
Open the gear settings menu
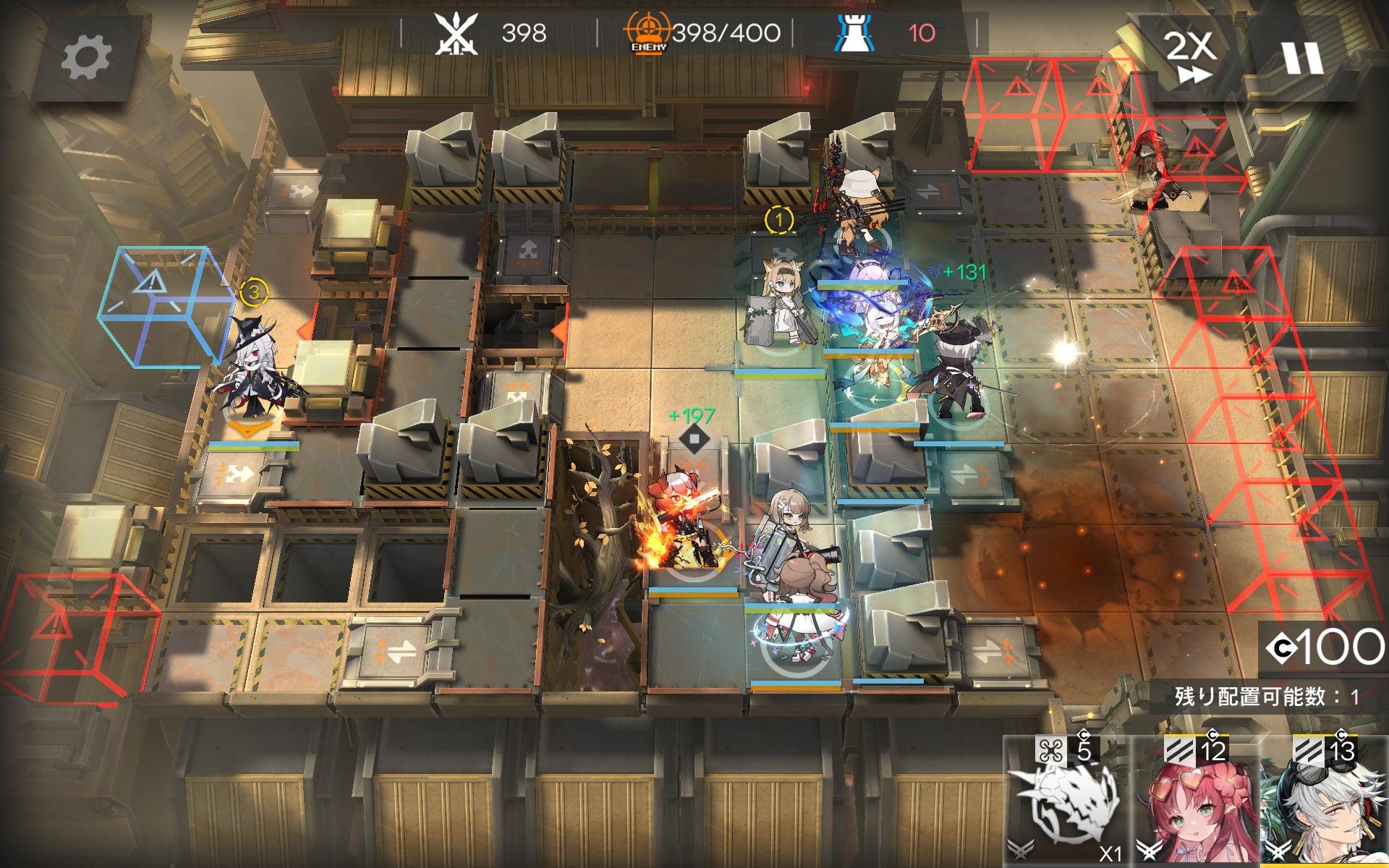pos(85,57)
